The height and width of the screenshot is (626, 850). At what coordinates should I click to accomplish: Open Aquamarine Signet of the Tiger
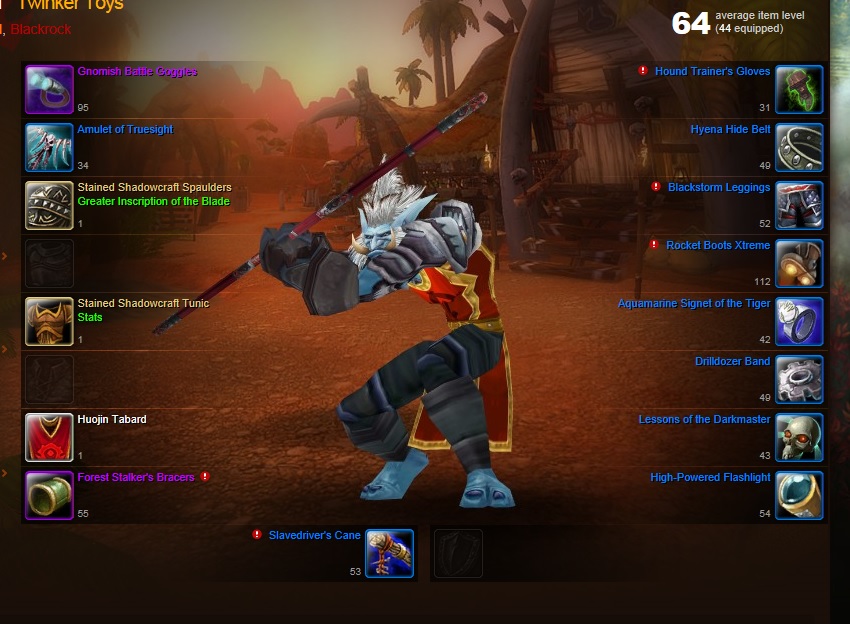click(693, 304)
